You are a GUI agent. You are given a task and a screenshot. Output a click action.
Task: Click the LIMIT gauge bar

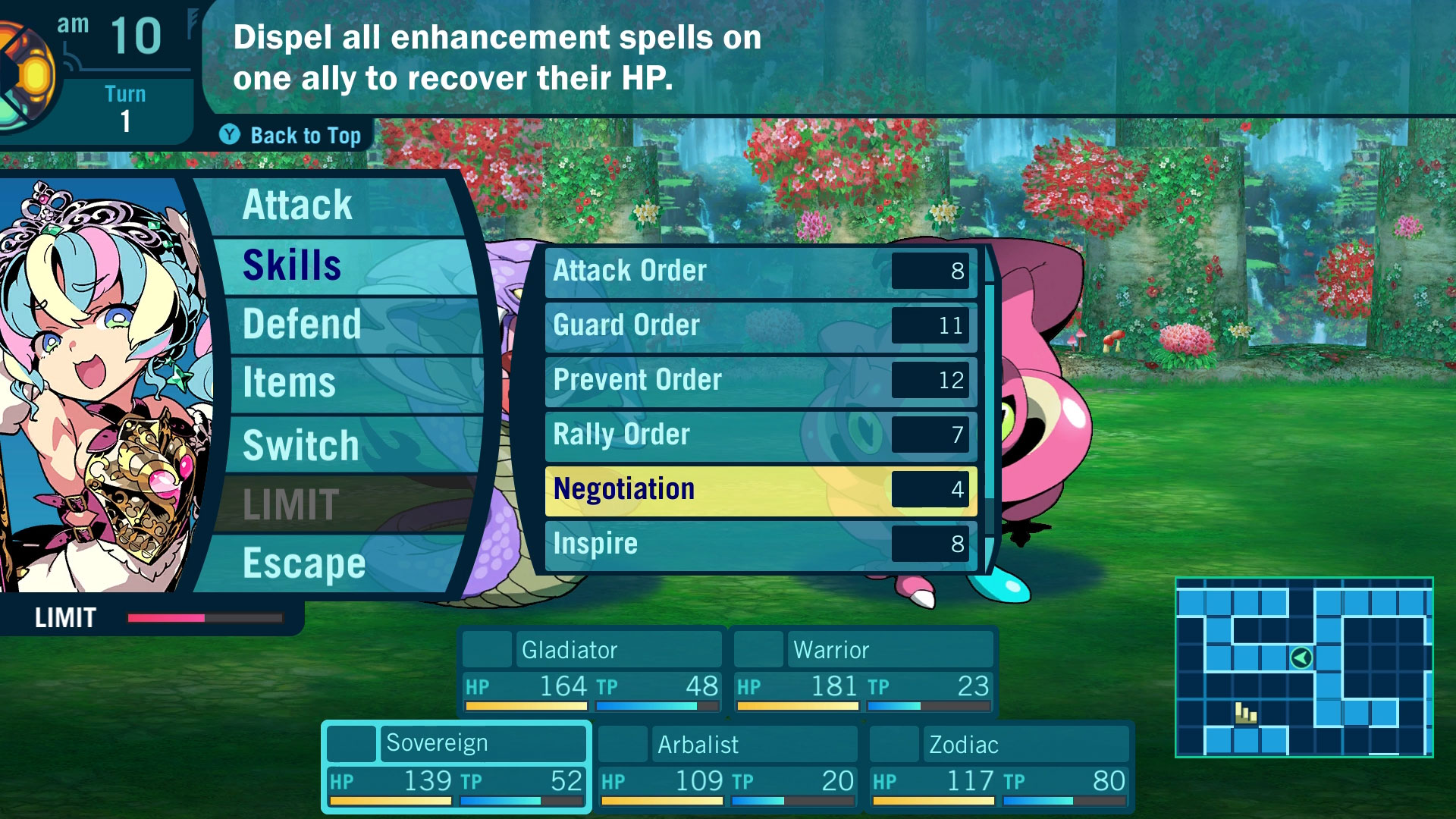[205, 618]
